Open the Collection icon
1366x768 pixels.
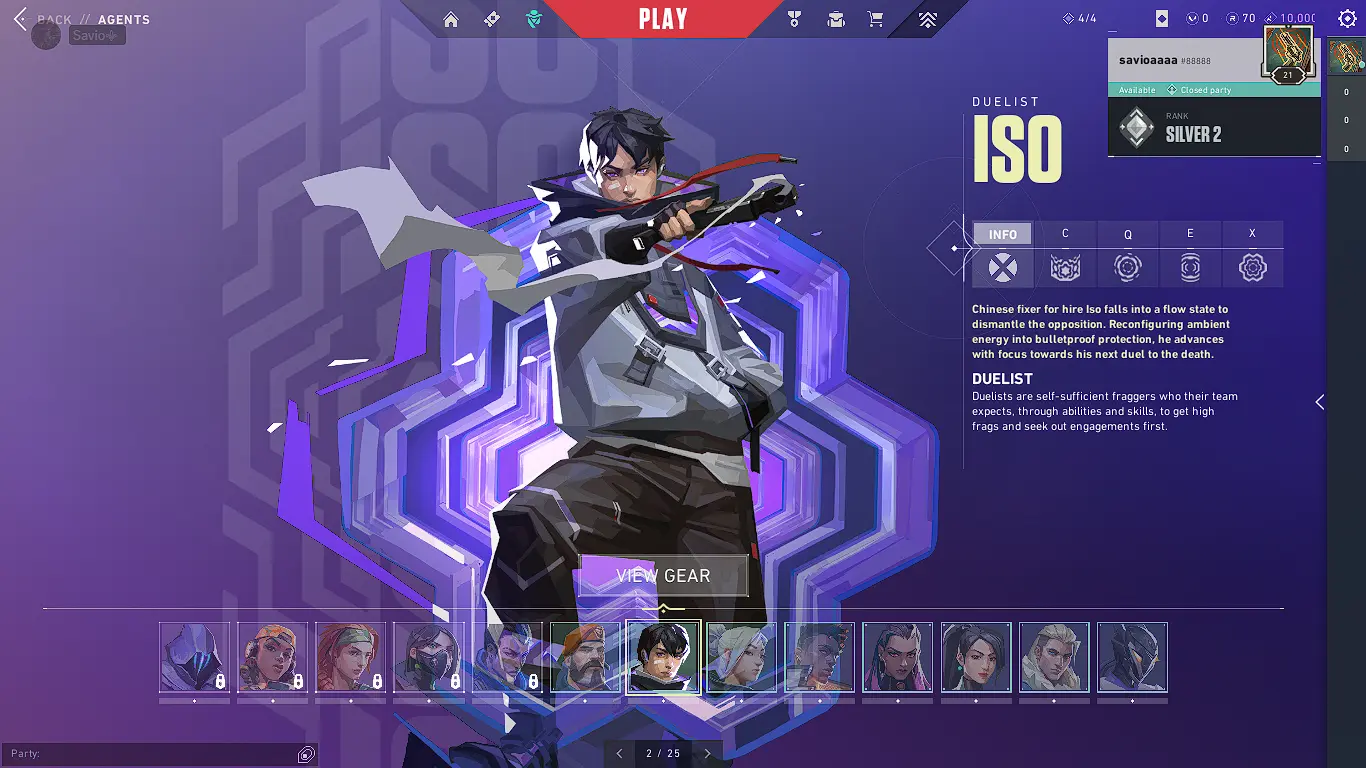[835, 18]
